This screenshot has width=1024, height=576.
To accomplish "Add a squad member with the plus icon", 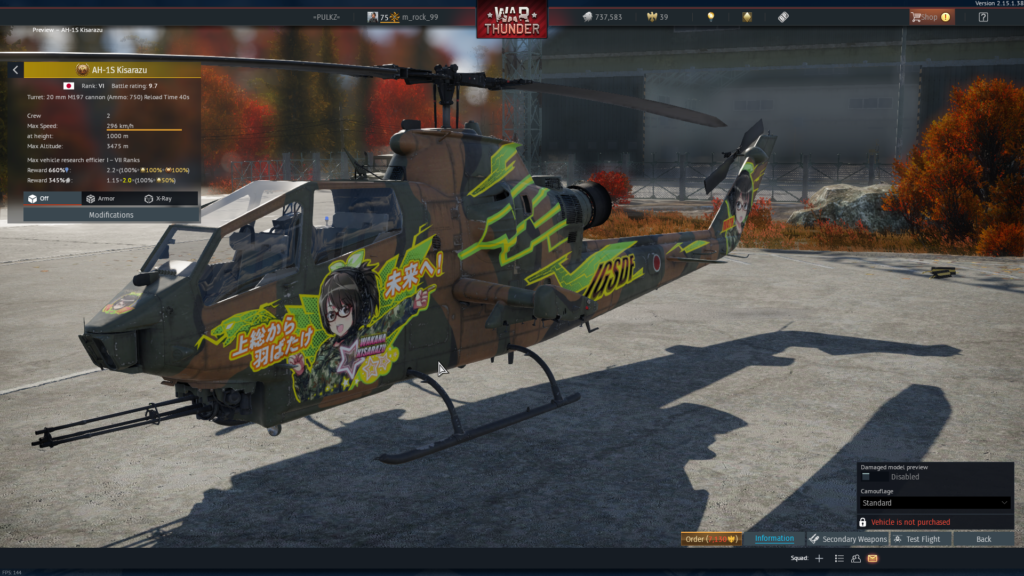I will [x=819, y=558].
